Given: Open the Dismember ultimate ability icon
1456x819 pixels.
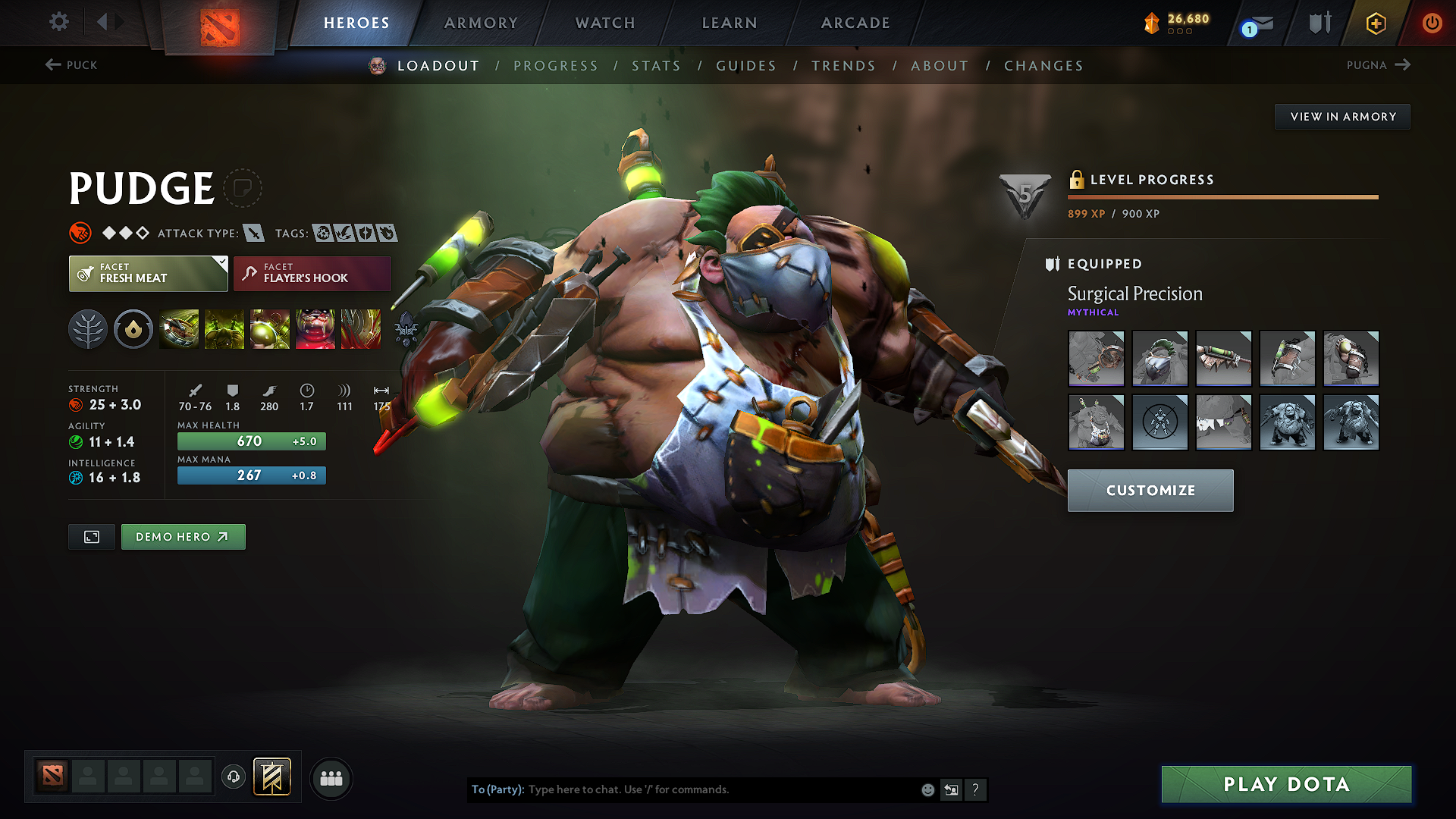Looking at the screenshot, I should pos(315,328).
